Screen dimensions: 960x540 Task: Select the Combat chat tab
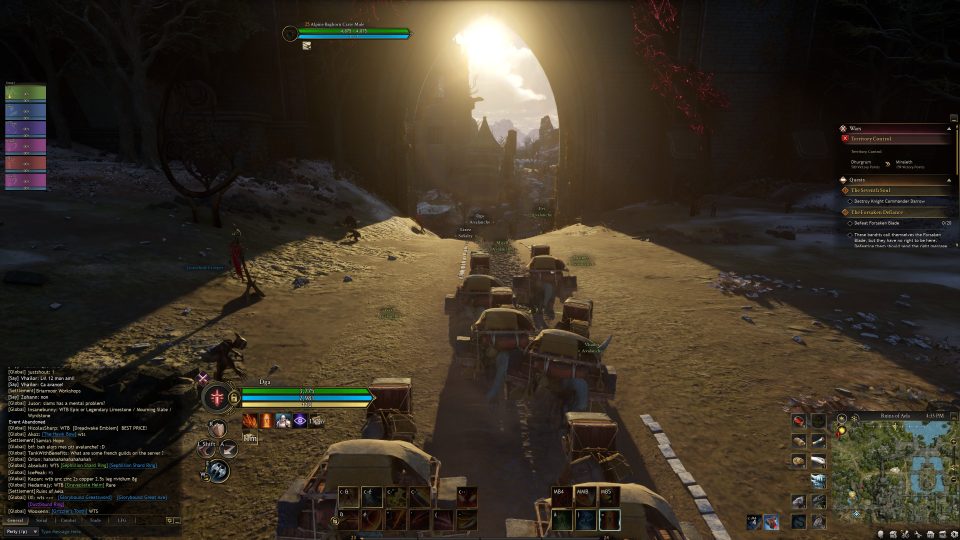coord(68,521)
